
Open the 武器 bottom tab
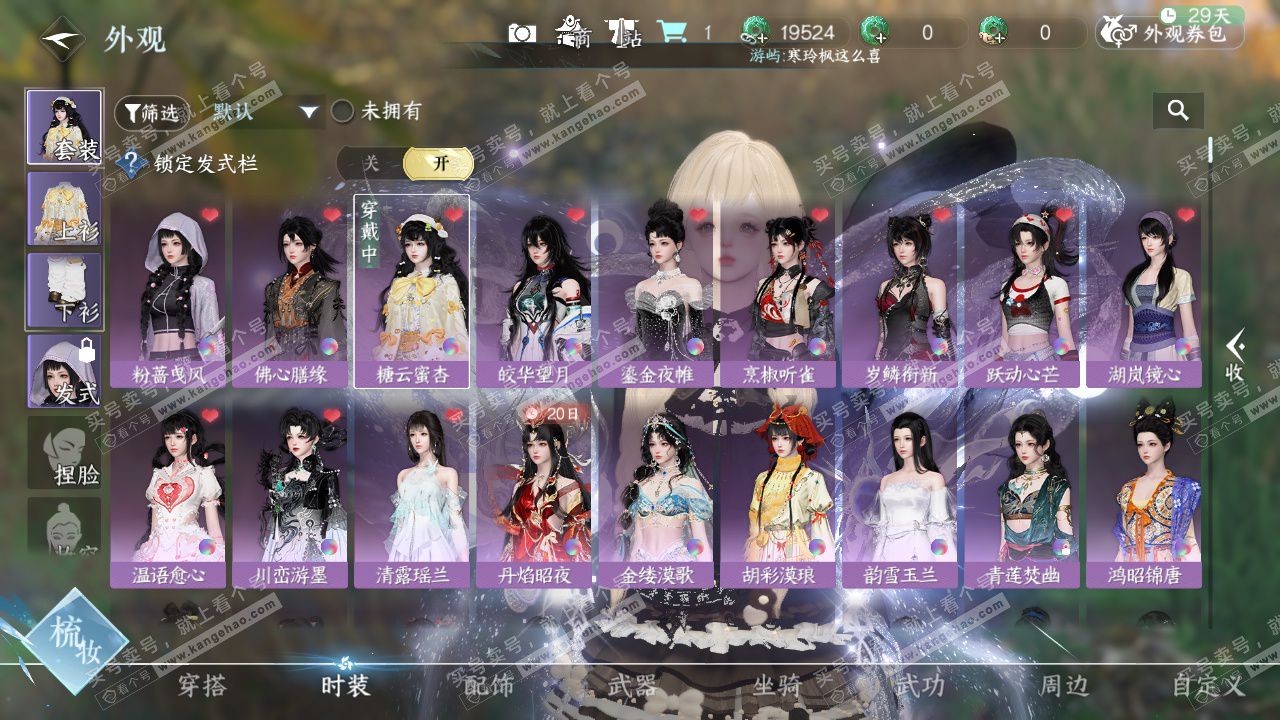[x=632, y=685]
